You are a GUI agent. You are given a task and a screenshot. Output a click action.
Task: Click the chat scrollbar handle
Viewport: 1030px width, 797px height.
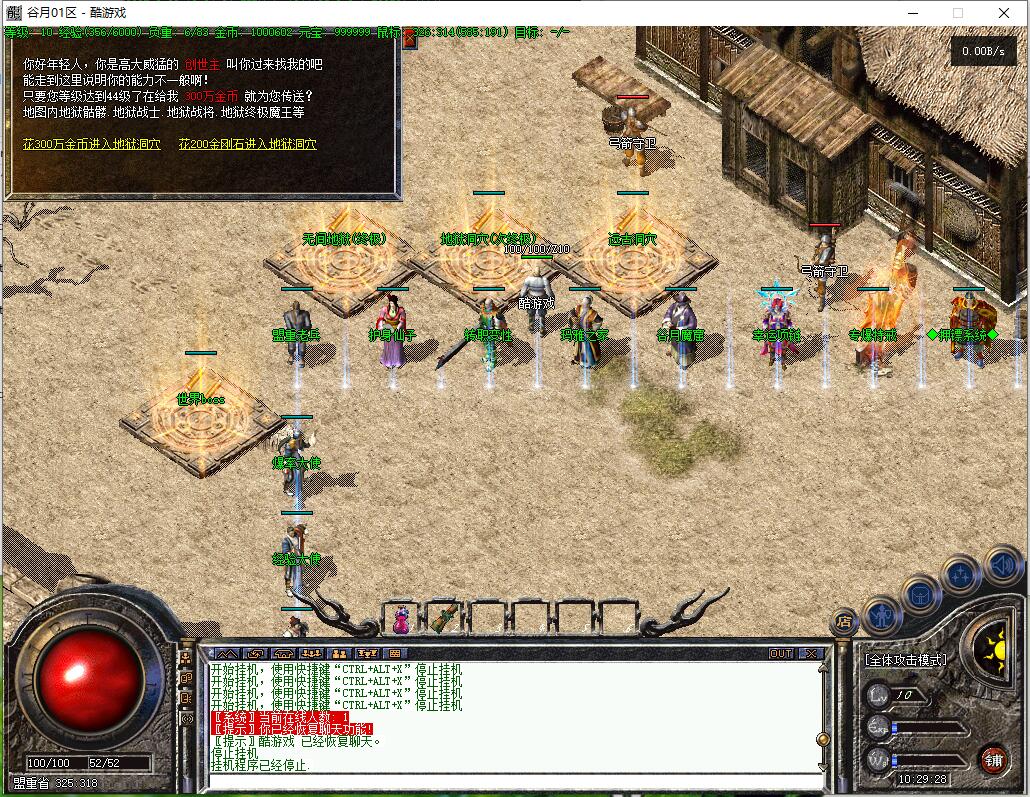pos(823,740)
